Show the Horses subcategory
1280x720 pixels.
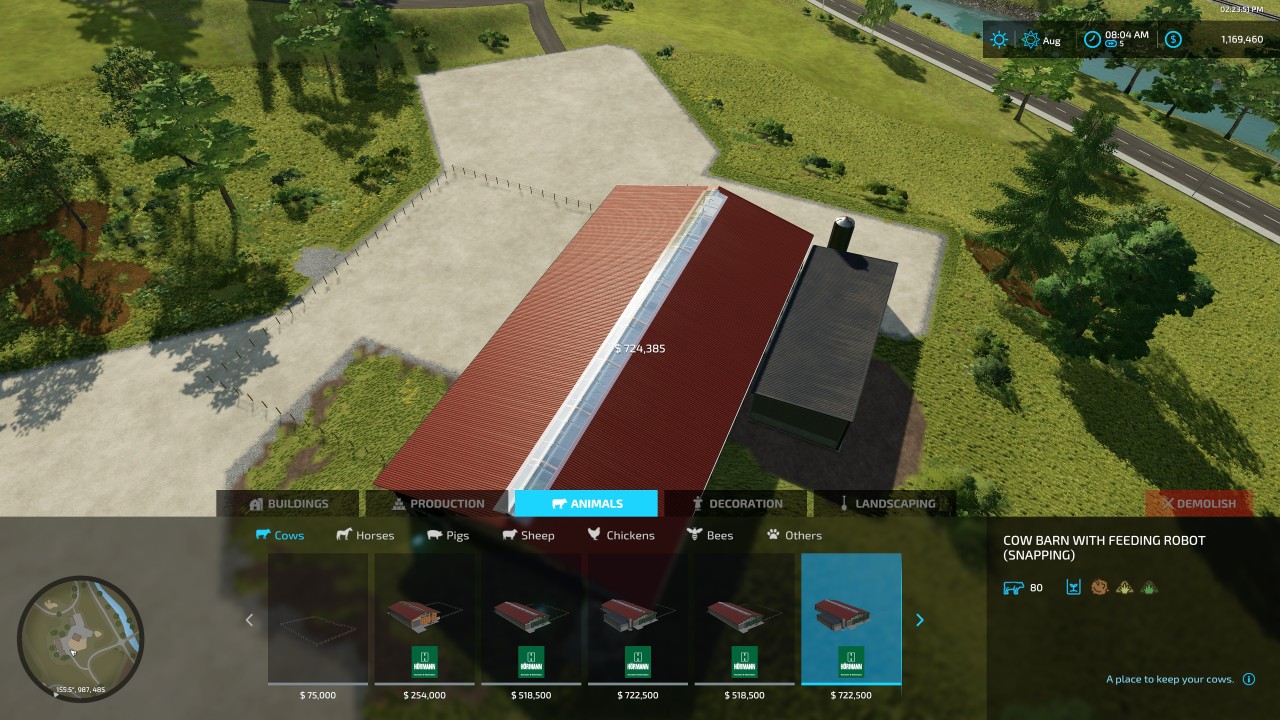coord(365,535)
